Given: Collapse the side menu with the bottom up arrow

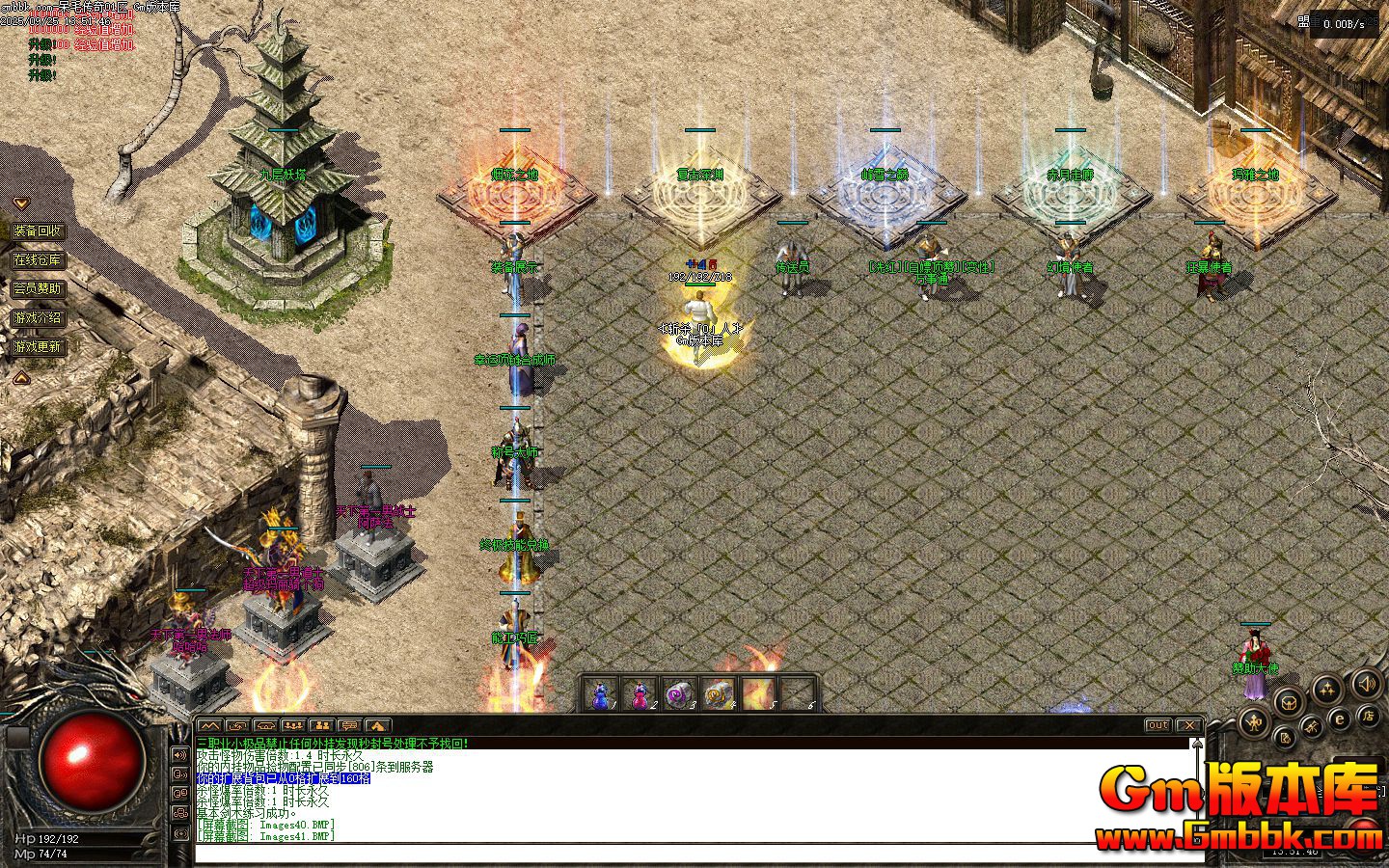Looking at the screenshot, I should (x=20, y=379).
